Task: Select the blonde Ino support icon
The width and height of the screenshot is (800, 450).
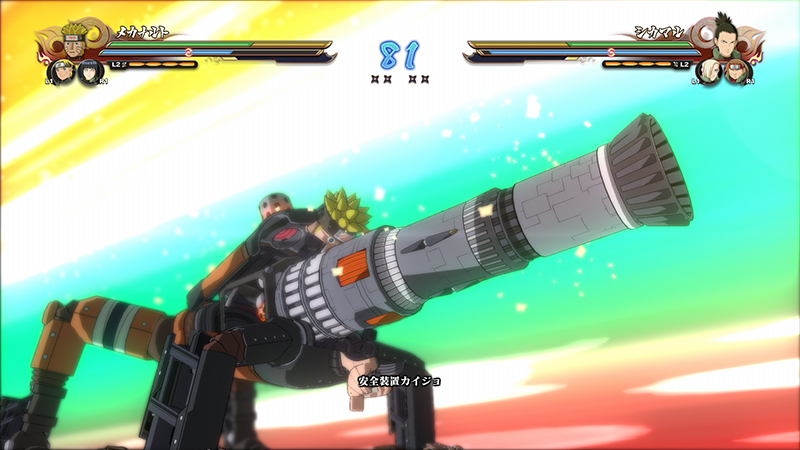Action: click(710, 72)
